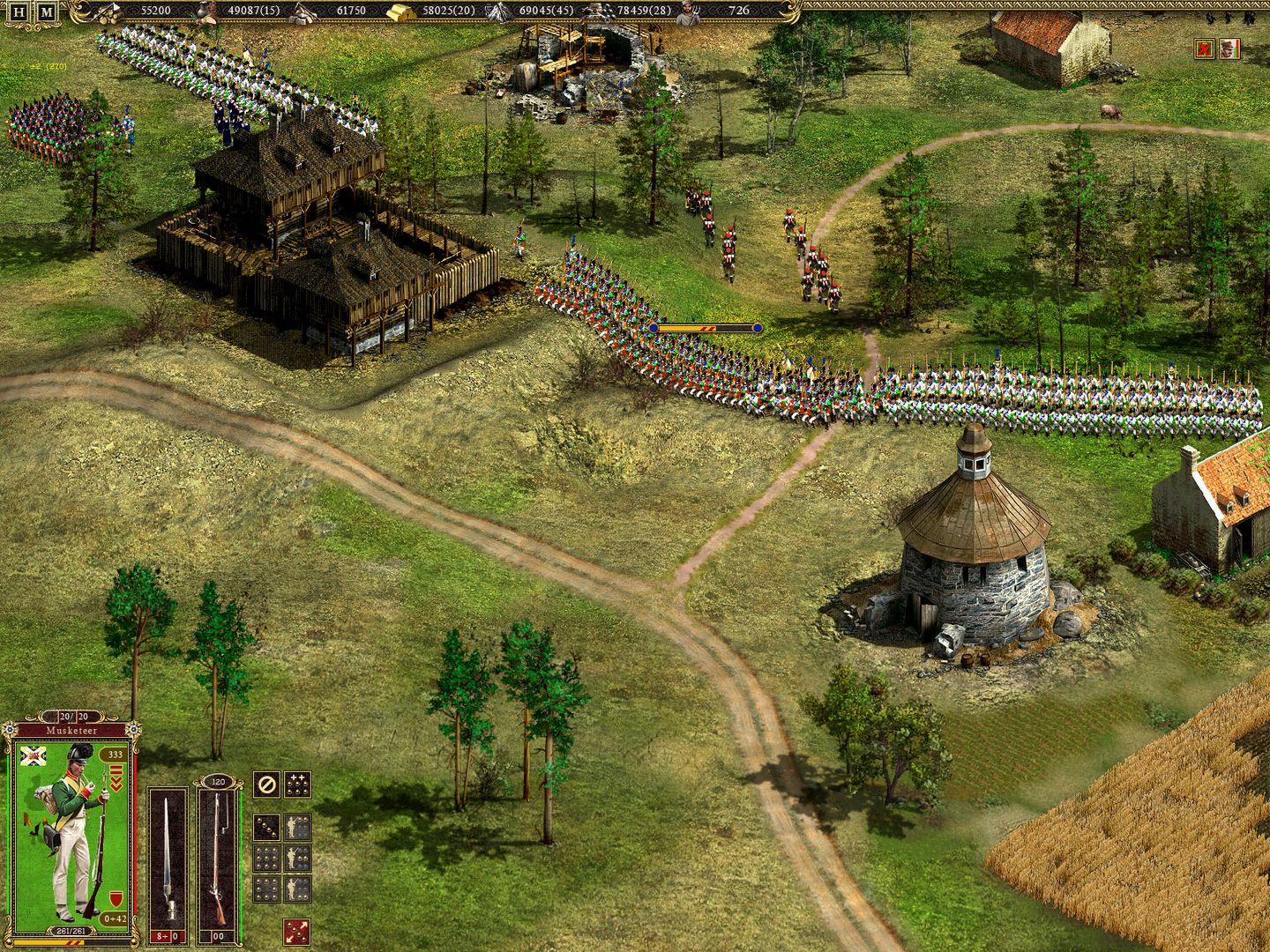Enable the bottom musketeer stance option
The image size is (1270, 952).
pyautogui.click(x=297, y=889)
